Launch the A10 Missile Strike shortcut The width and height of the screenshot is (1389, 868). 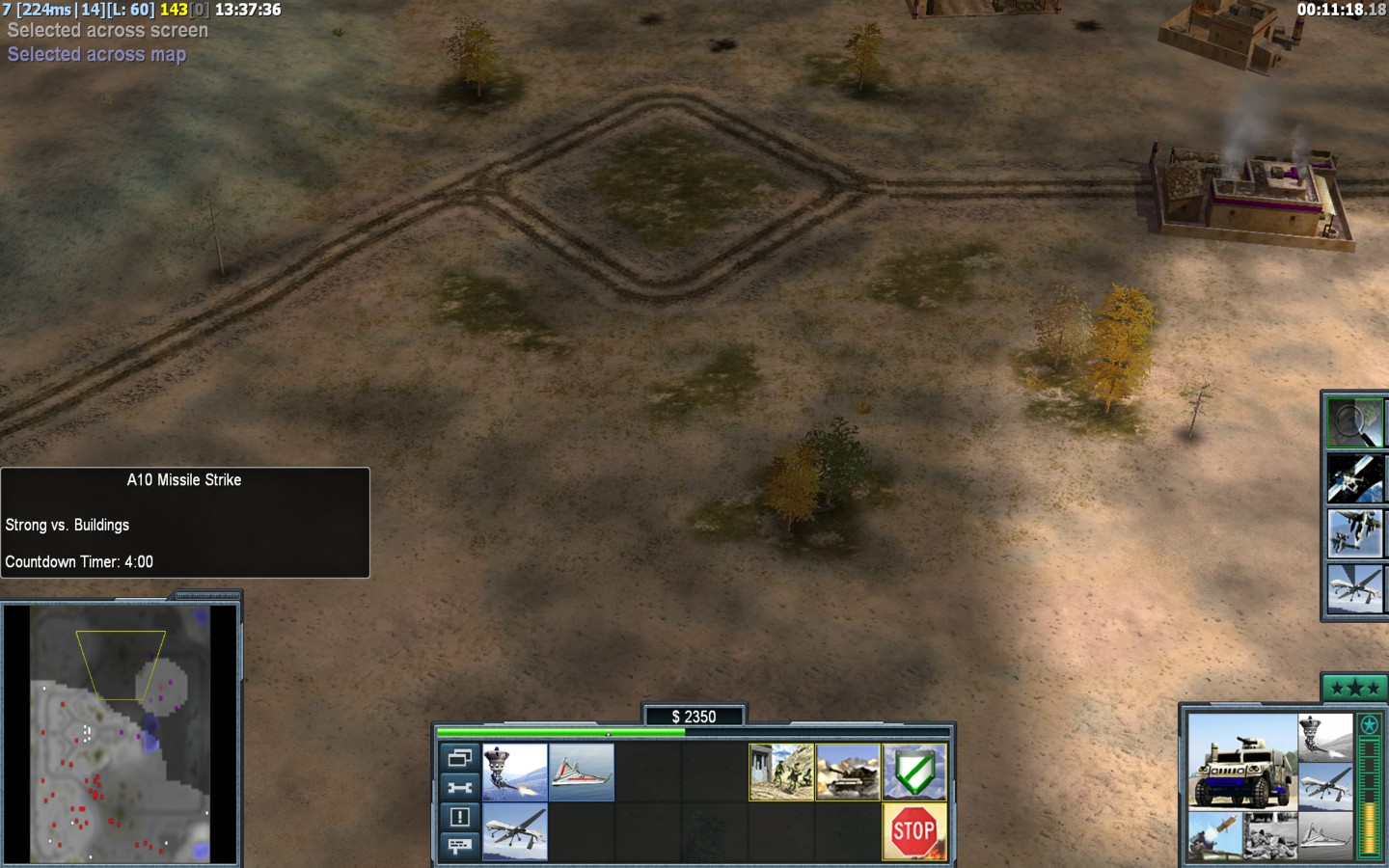[1354, 533]
